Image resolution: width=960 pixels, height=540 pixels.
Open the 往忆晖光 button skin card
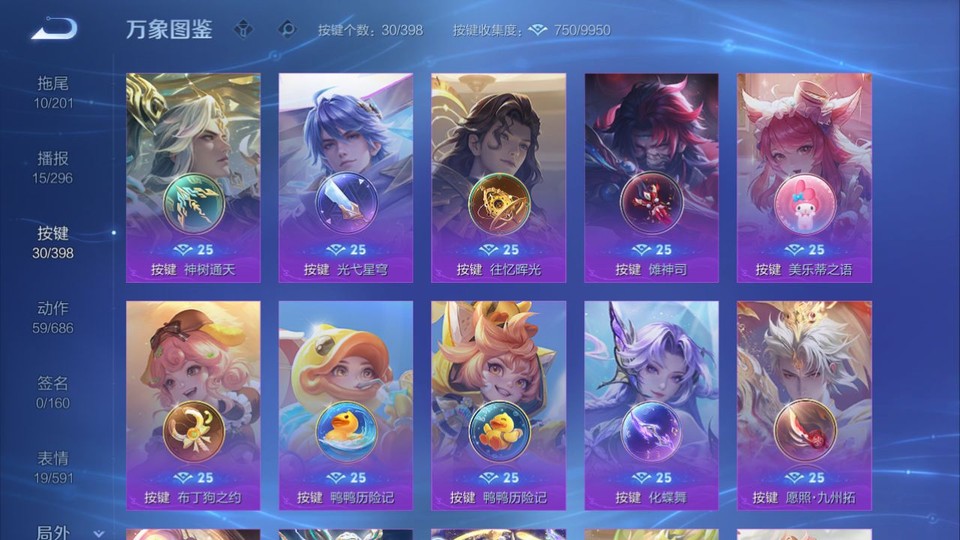[x=499, y=178]
